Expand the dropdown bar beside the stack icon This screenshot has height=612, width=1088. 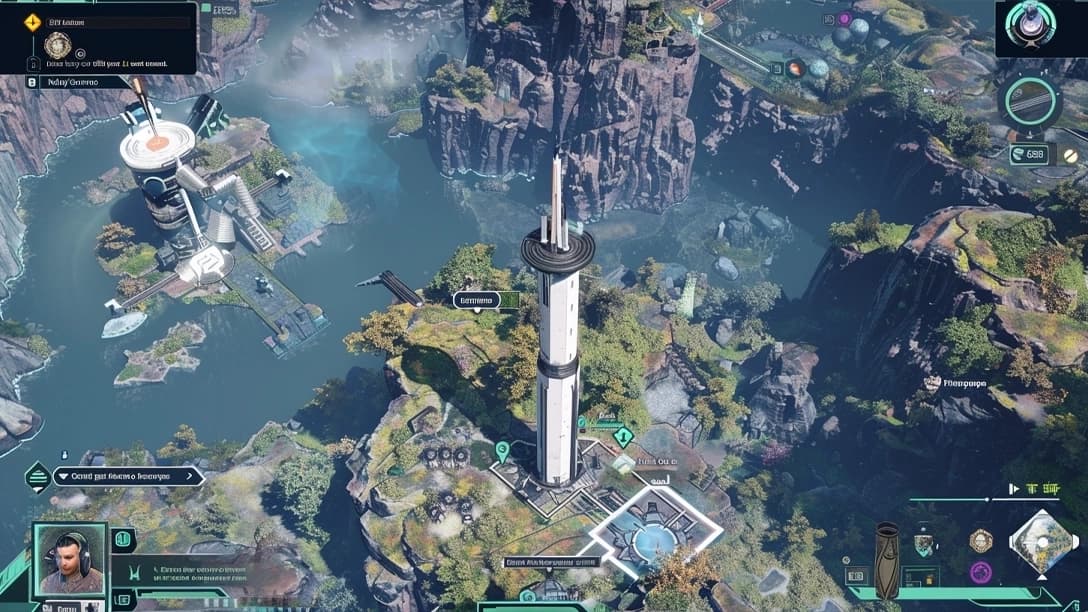tap(128, 477)
